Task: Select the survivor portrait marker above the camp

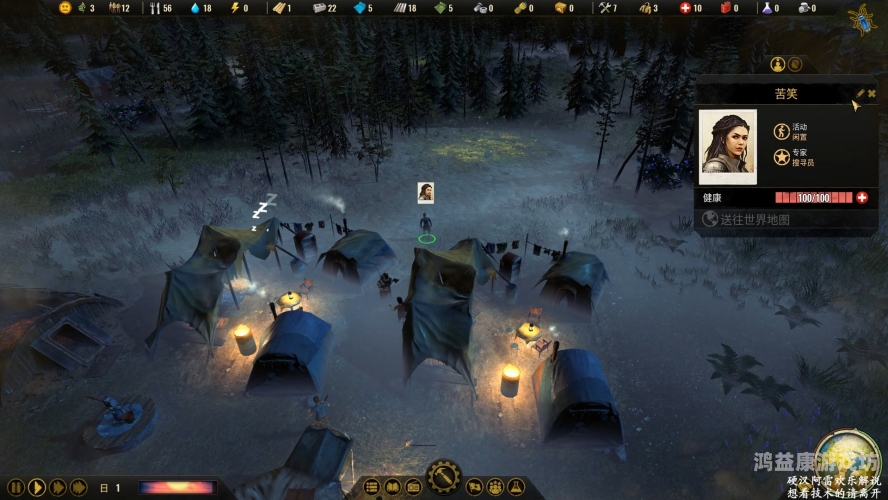Action: coord(426,192)
